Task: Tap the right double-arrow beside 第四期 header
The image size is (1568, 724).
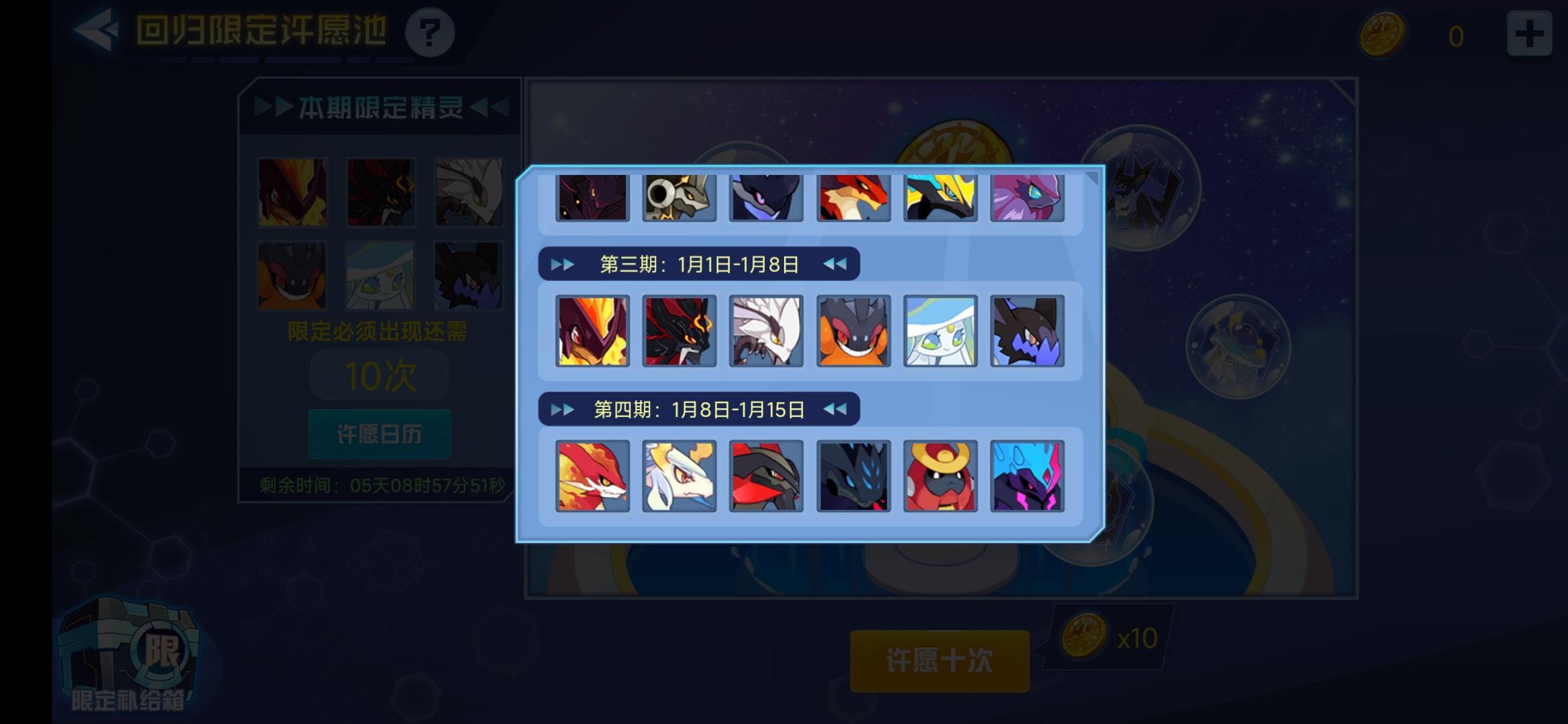Action: (835, 408)
